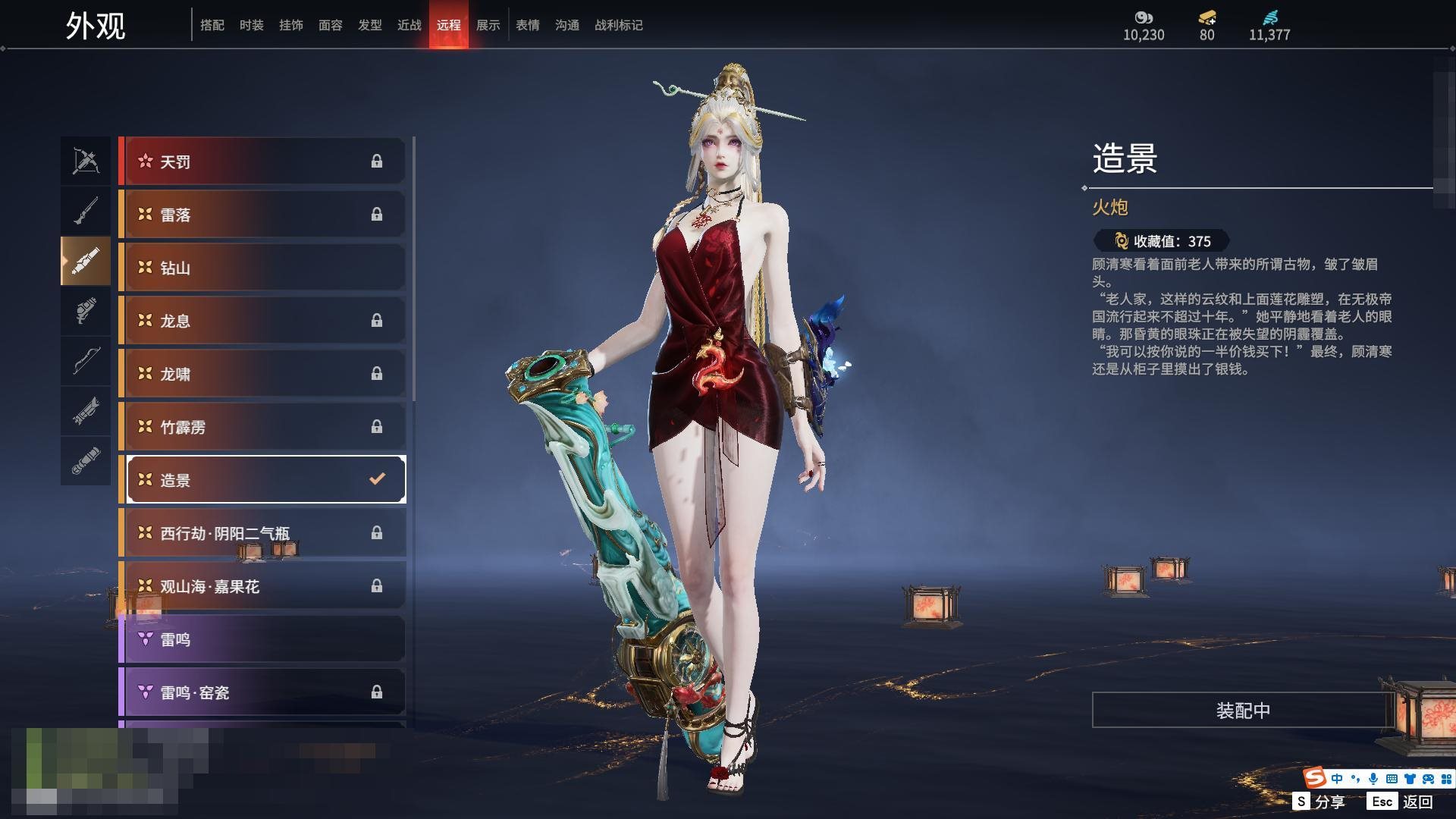Open the 表情 tab
Viewport: 1456px width, 819px height.
pos(527,25)
